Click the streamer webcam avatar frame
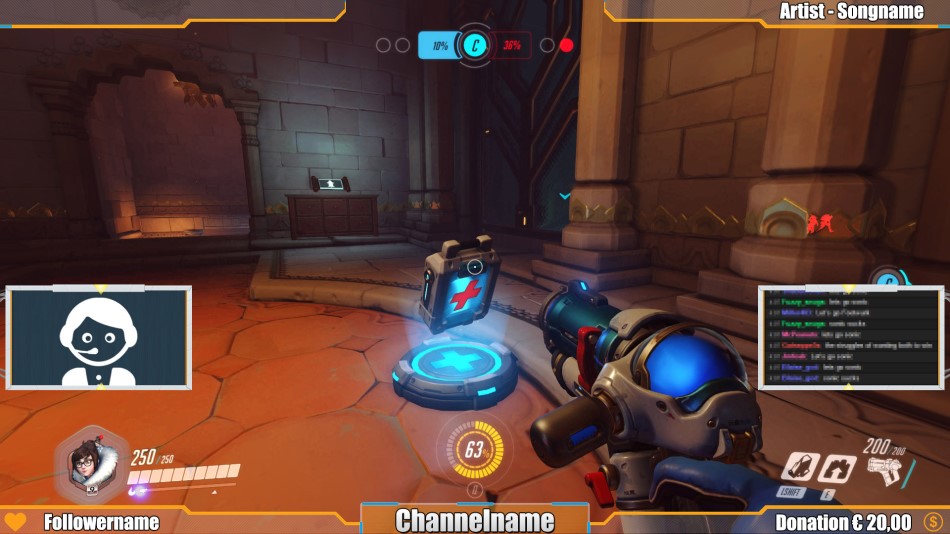Screen dimensions: 950x534 [98, 337]
